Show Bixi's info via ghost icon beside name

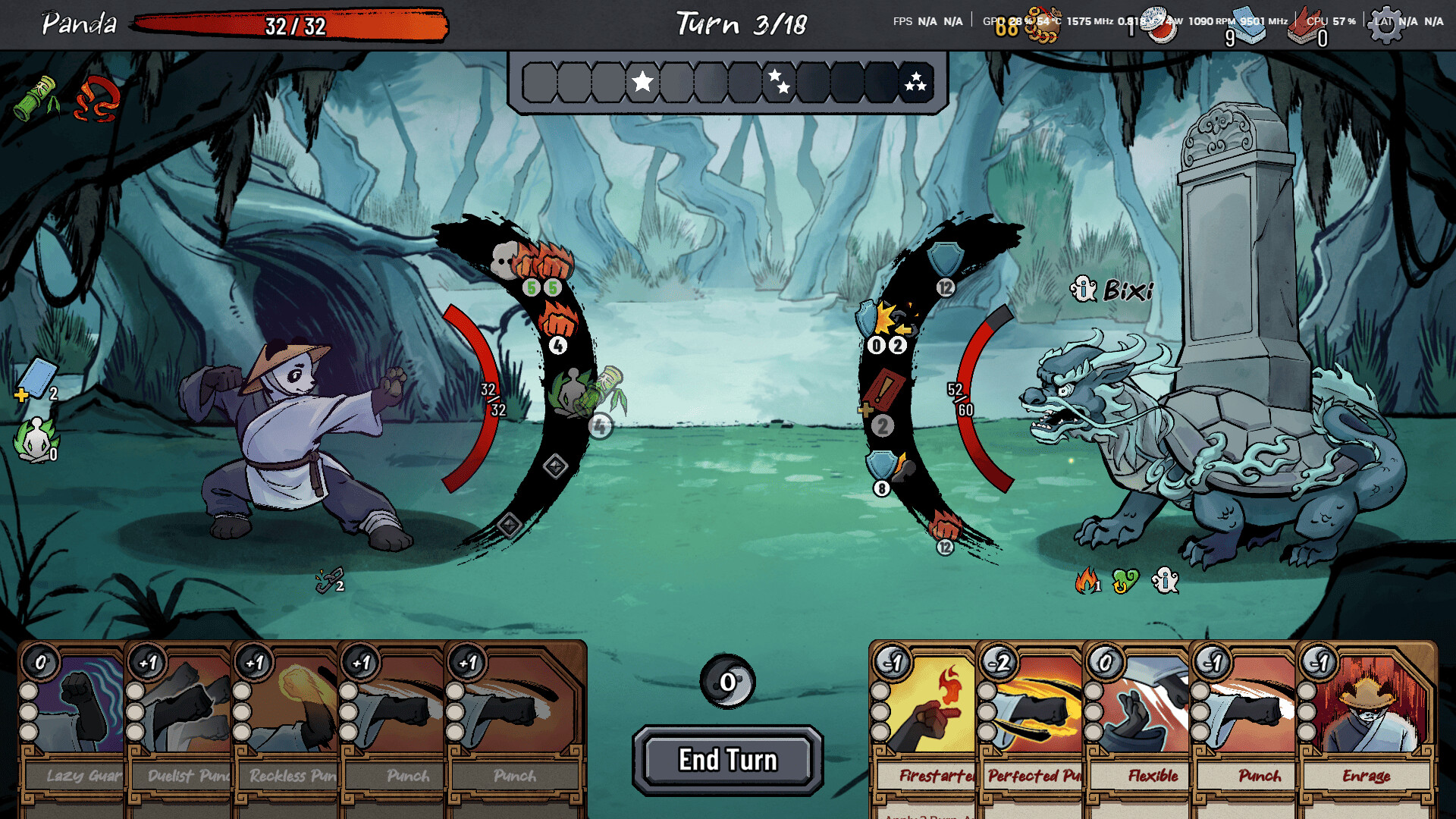click(x=1083, y=289)
